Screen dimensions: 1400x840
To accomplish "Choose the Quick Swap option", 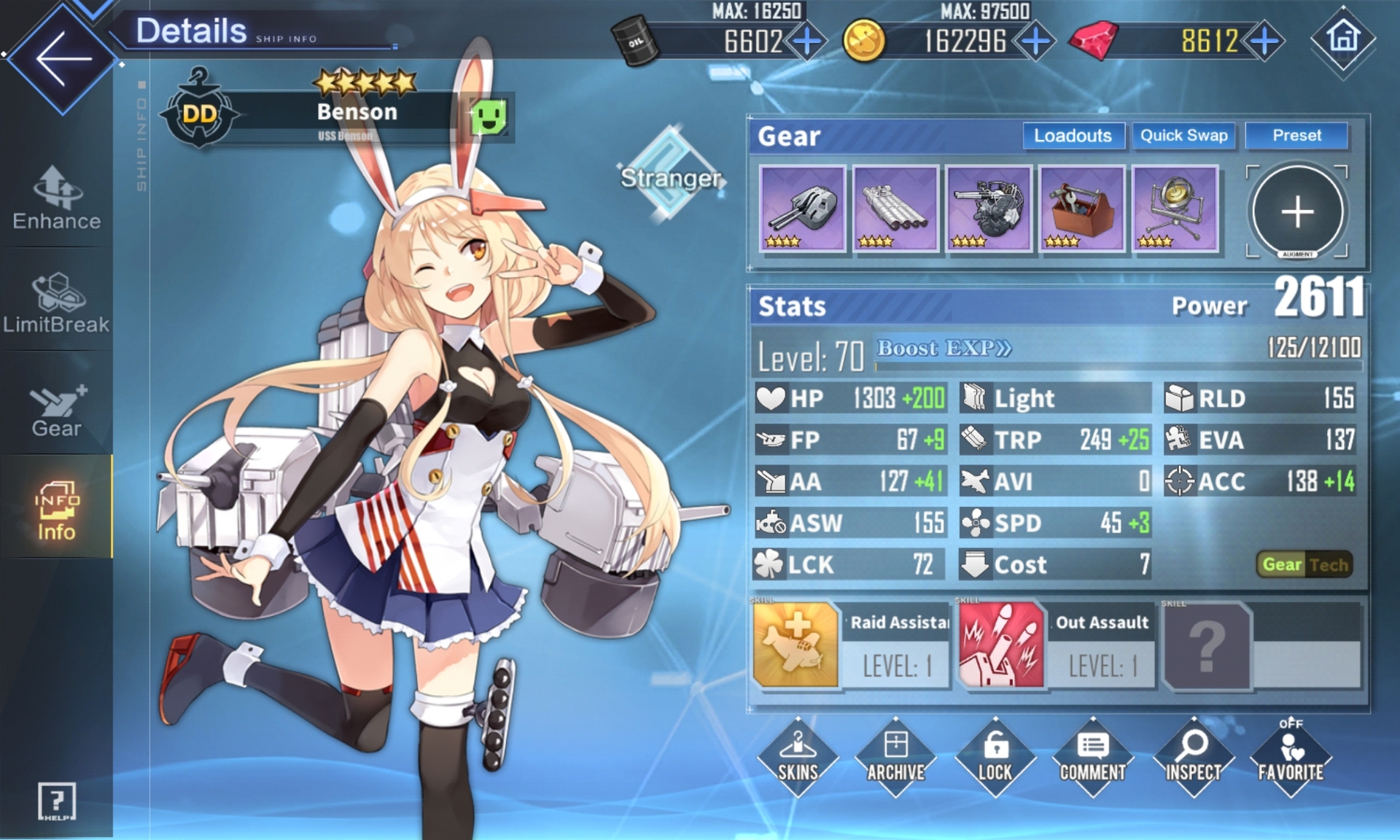I will [1183, 136].
